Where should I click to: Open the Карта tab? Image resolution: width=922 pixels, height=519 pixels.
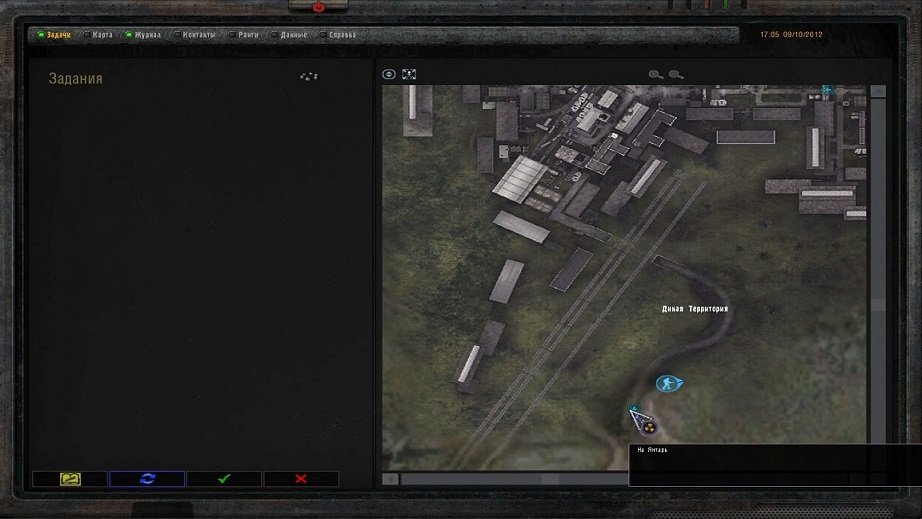coord(102,35)
